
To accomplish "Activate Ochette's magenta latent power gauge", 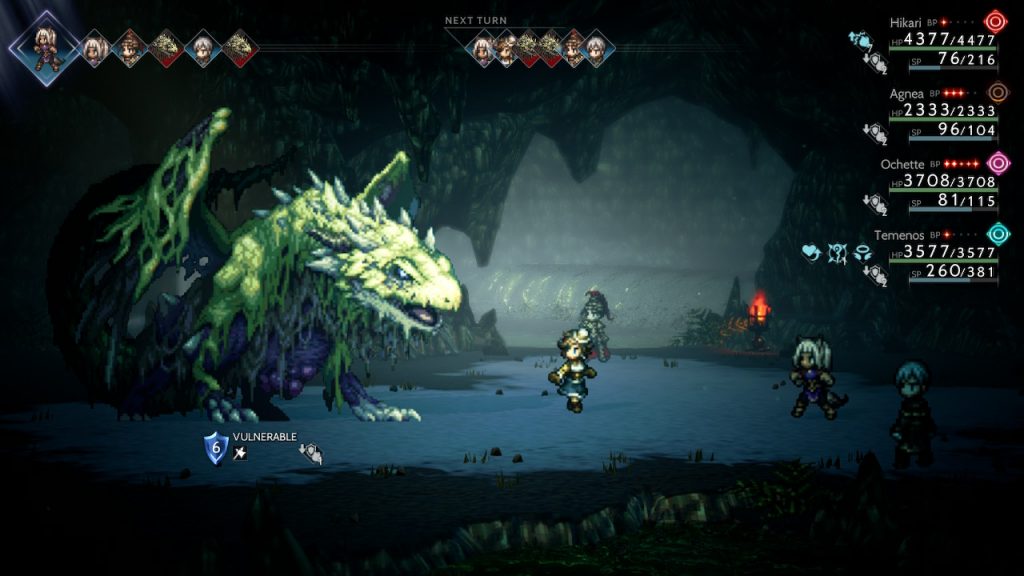I will click(997, 163).
